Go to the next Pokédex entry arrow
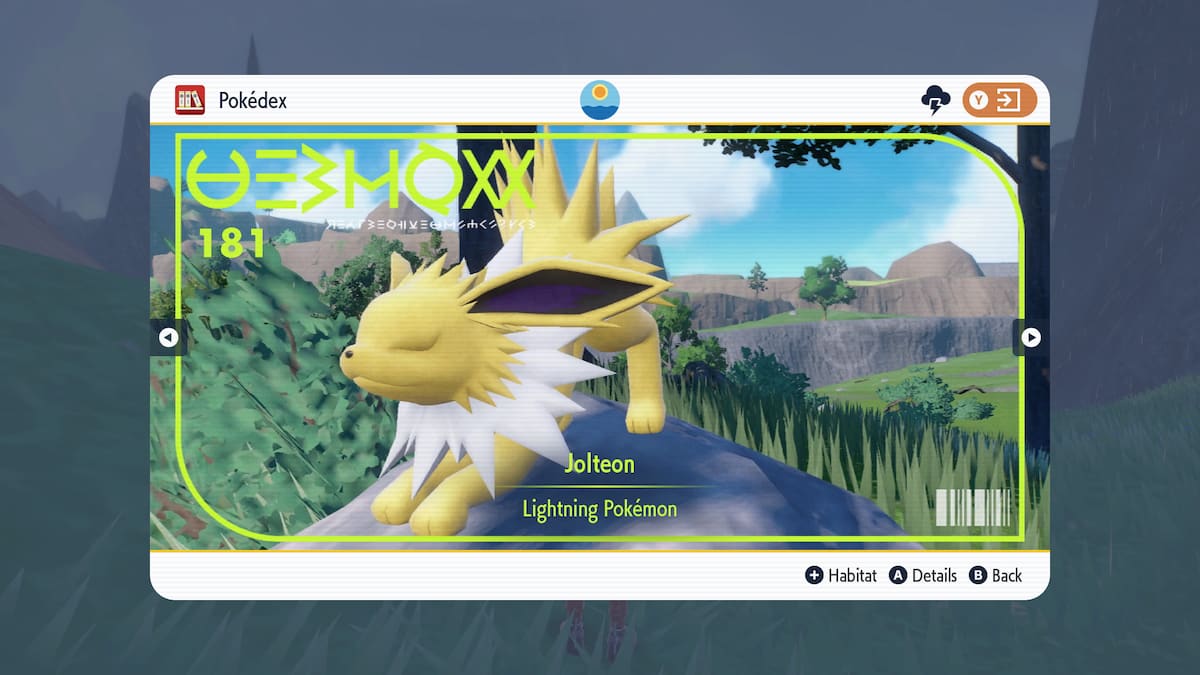1200x675 pixels. 1031,338
